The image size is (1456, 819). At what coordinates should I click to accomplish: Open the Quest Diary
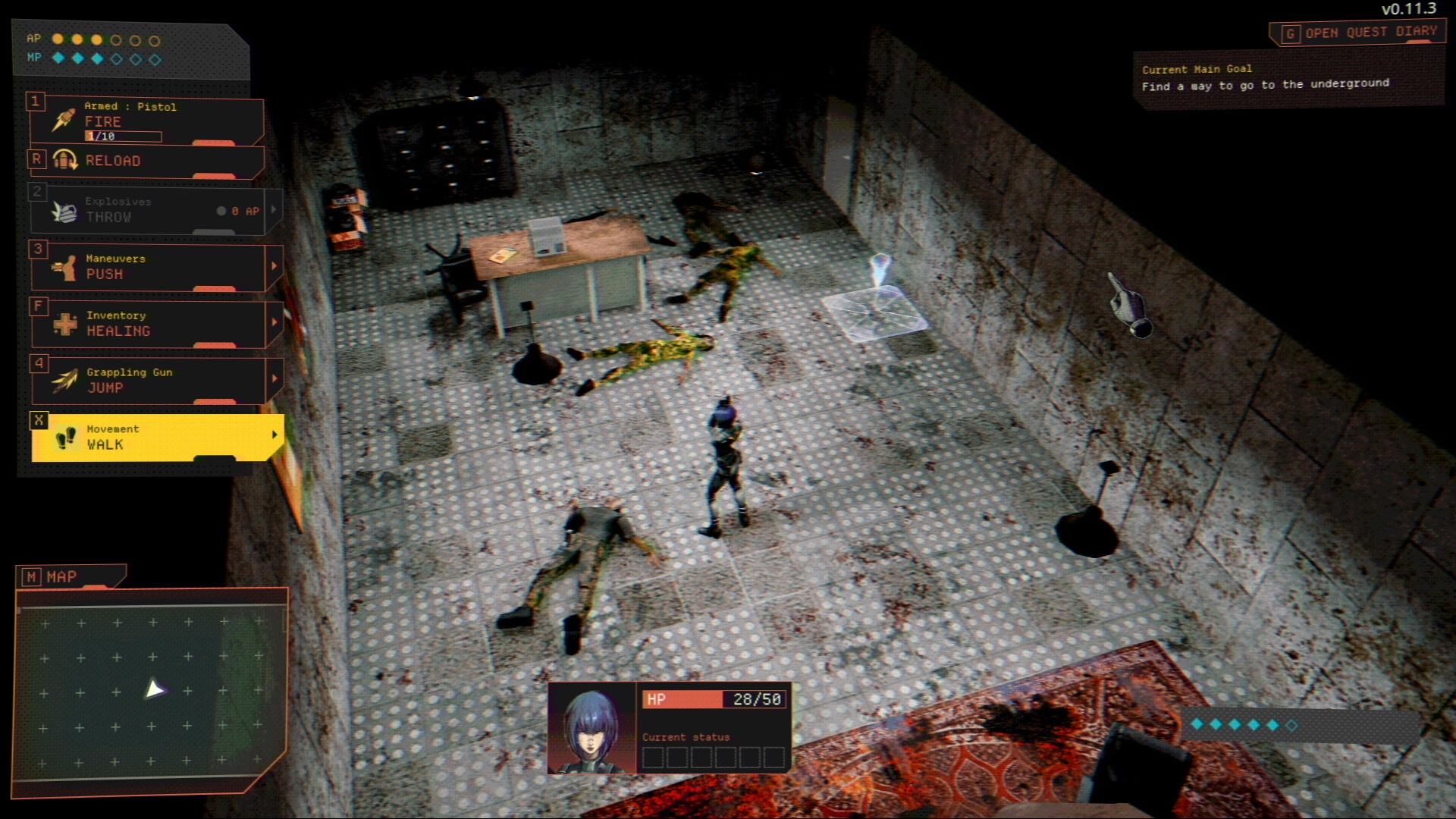[1360, 33]
